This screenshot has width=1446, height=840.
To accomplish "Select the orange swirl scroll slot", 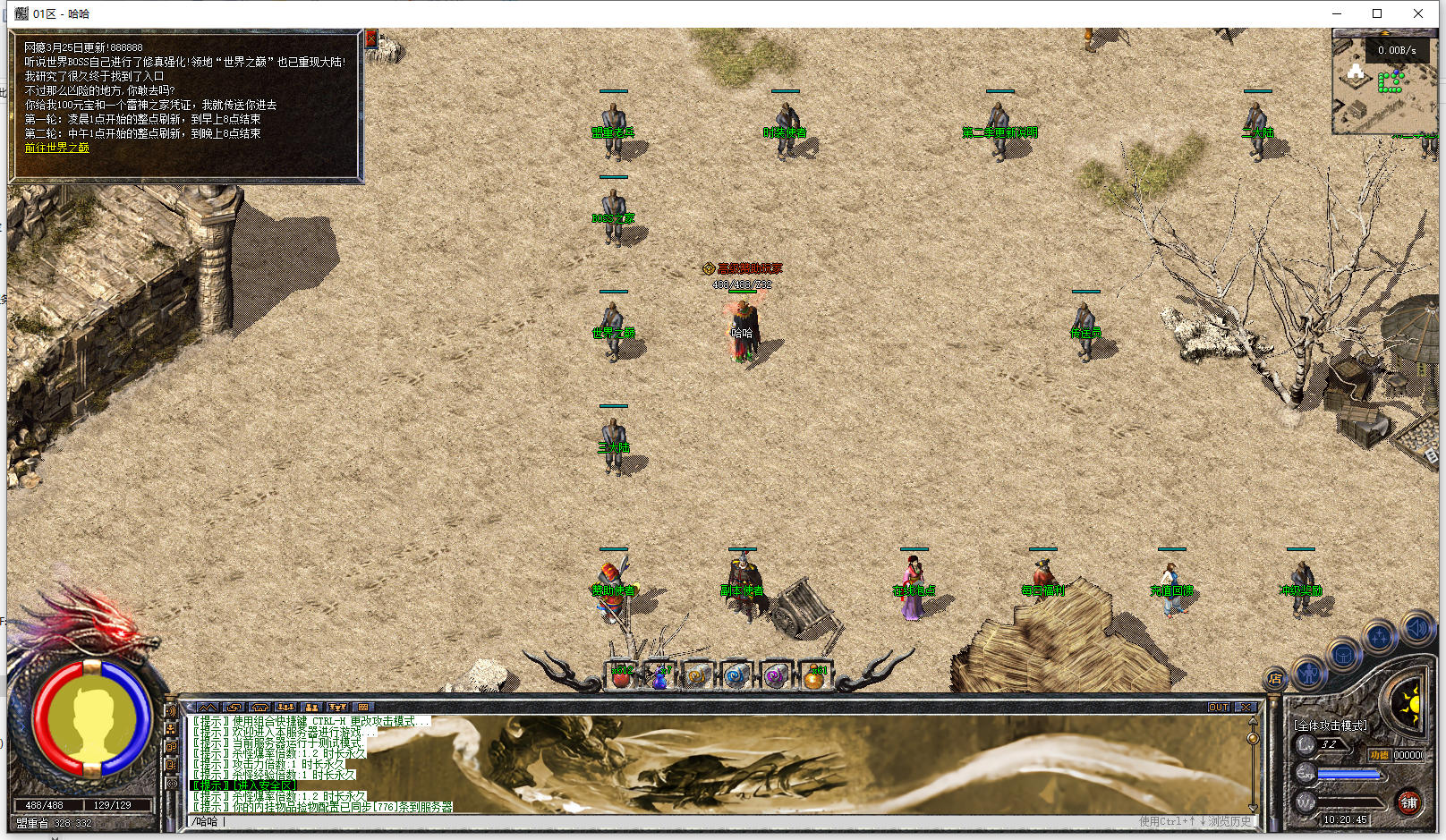I will tap(699, 675).
